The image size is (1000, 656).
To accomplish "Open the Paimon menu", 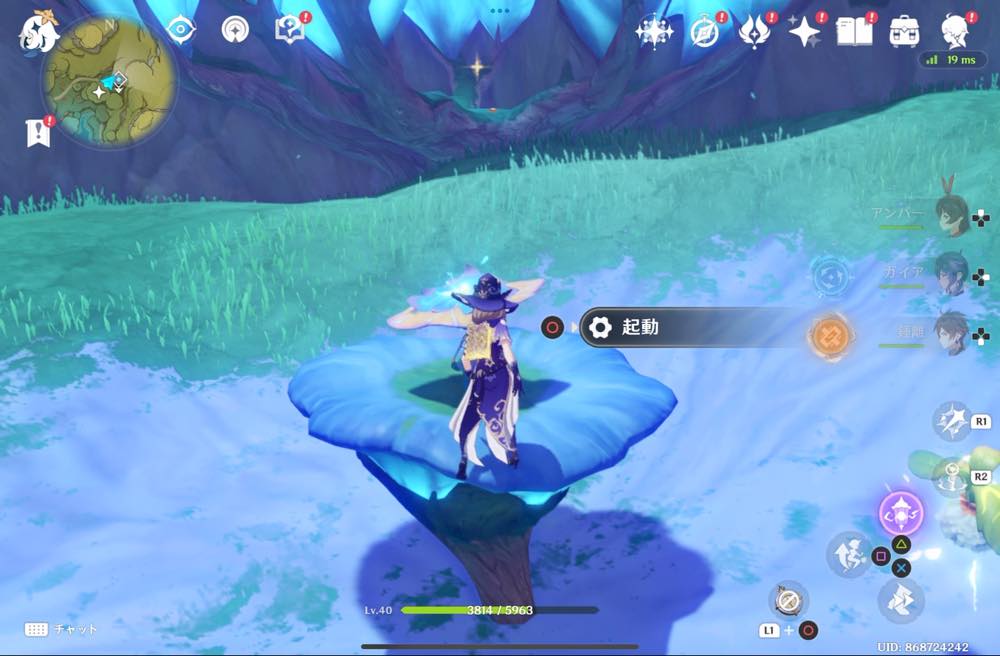I will (39, 32).
